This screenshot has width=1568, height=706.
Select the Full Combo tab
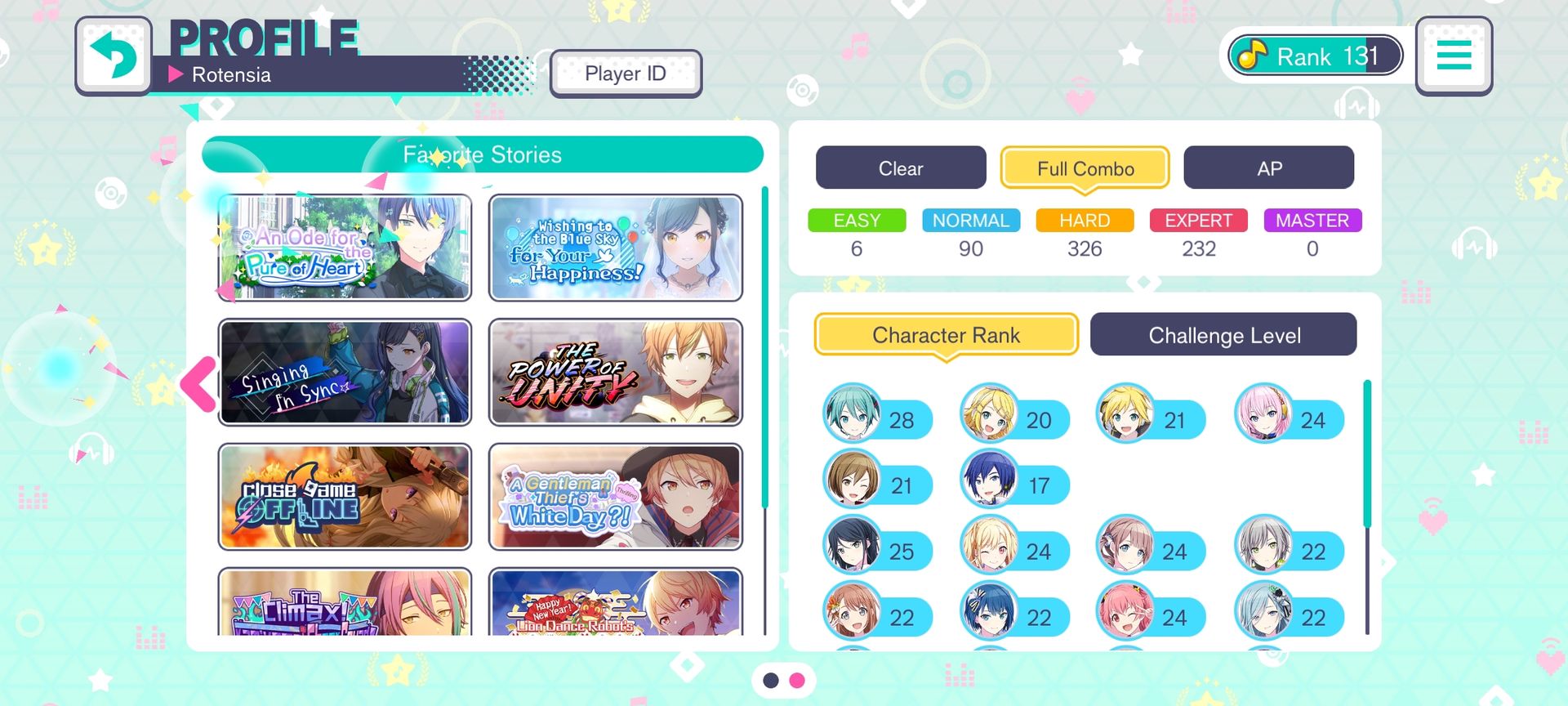click(1085, 168)
